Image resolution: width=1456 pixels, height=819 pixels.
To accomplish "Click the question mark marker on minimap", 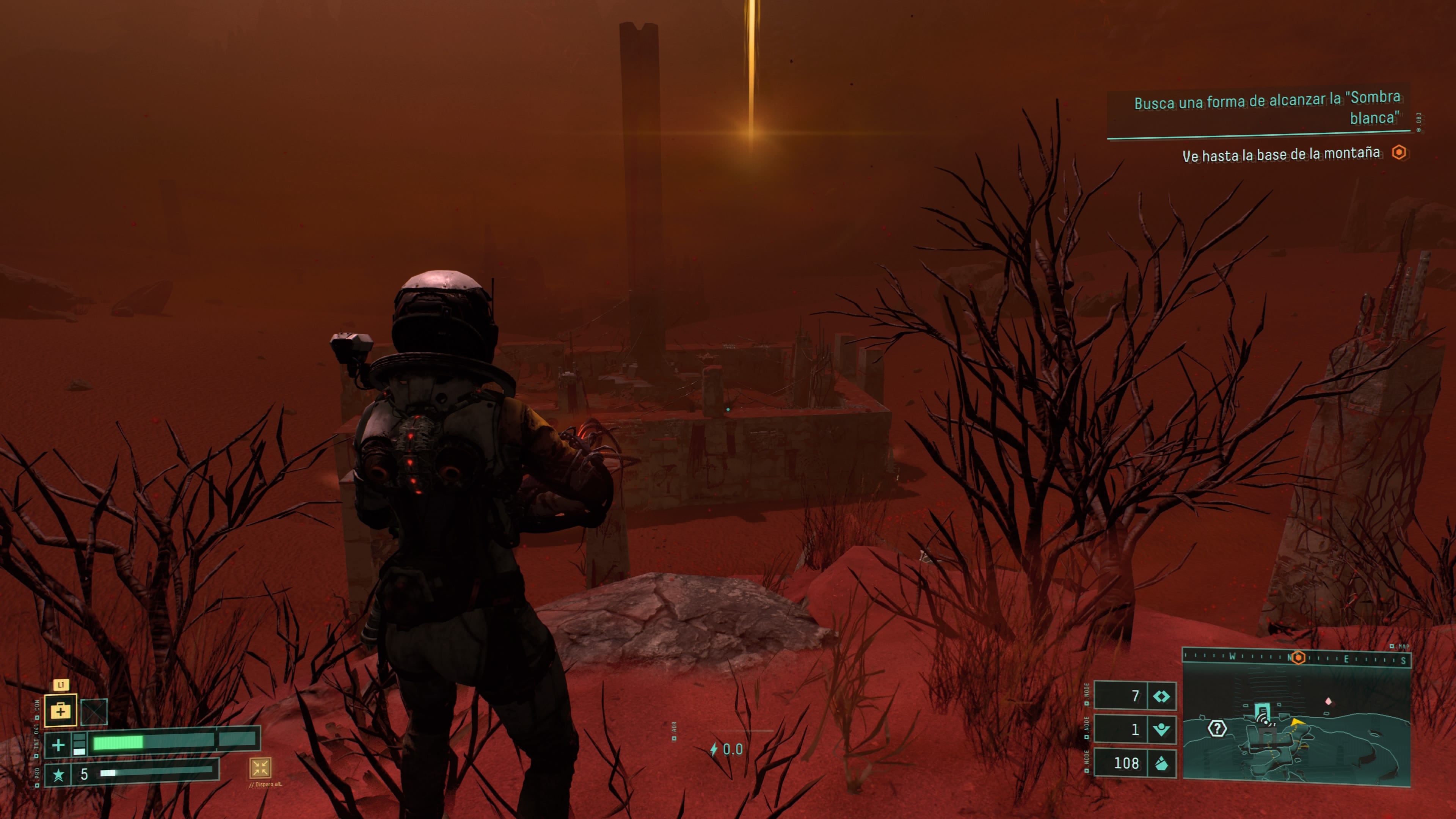I will (1217, 728).
